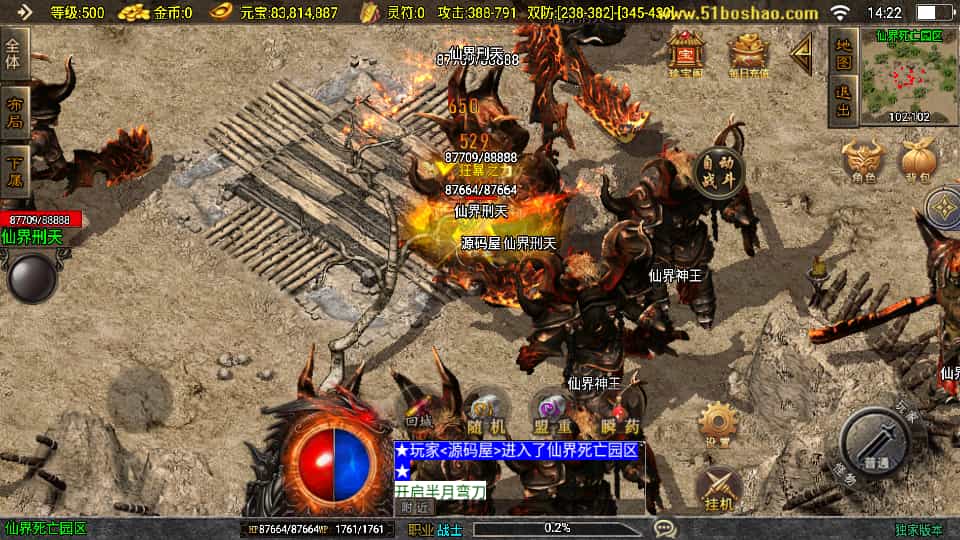This screenshot has width=960, height=540.
Task: Use the 回城 return-to-town skill
Action: point(420,412)
